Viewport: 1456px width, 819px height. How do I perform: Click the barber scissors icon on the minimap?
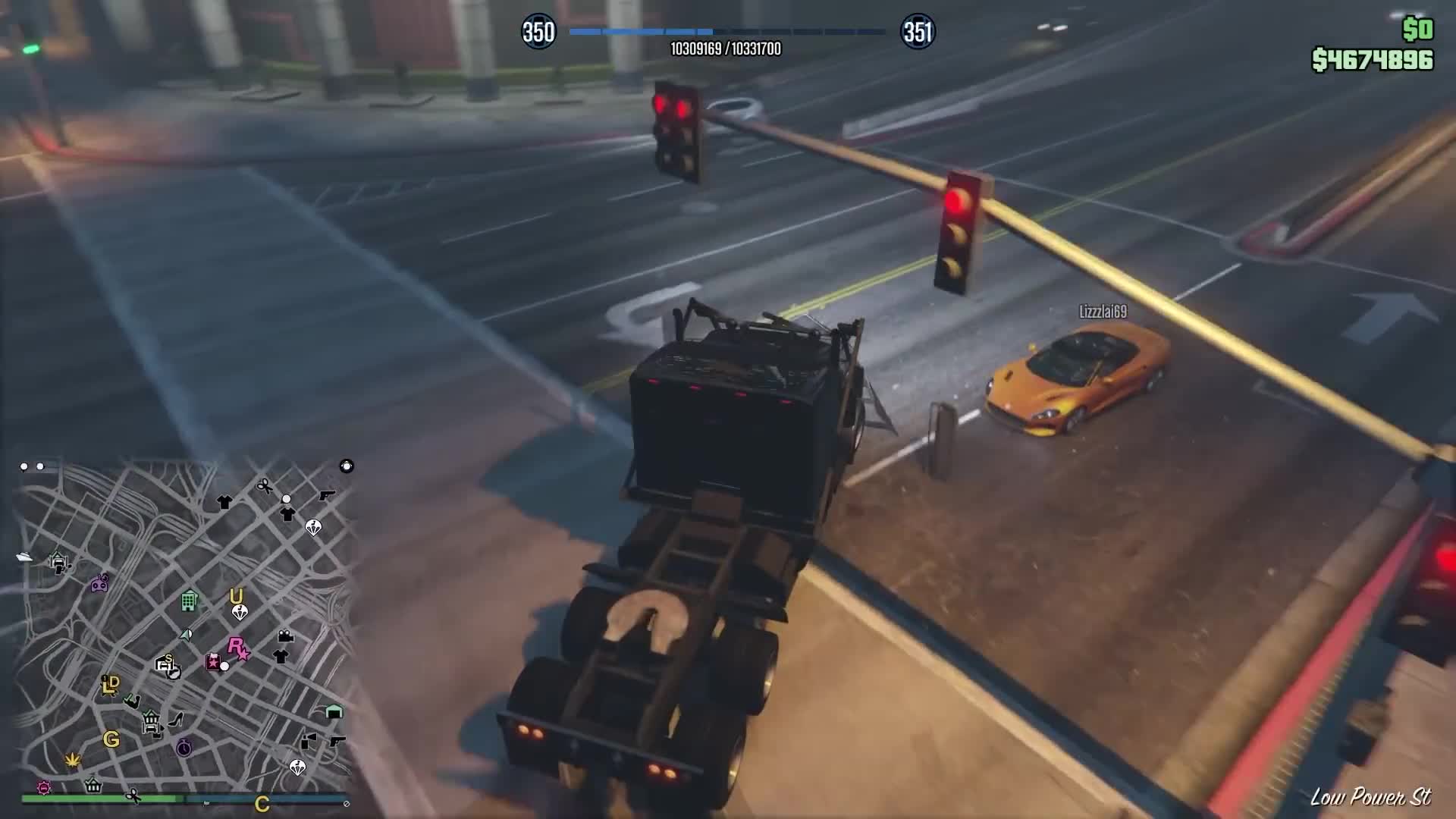tap(263, 484)
